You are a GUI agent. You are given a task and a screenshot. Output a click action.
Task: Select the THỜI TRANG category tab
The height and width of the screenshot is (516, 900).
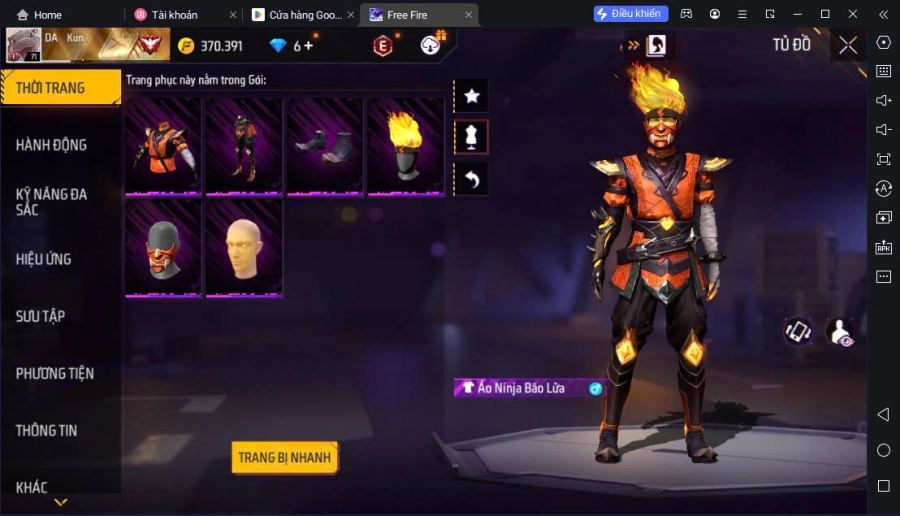pyautogui.click(x=60, y=88)
